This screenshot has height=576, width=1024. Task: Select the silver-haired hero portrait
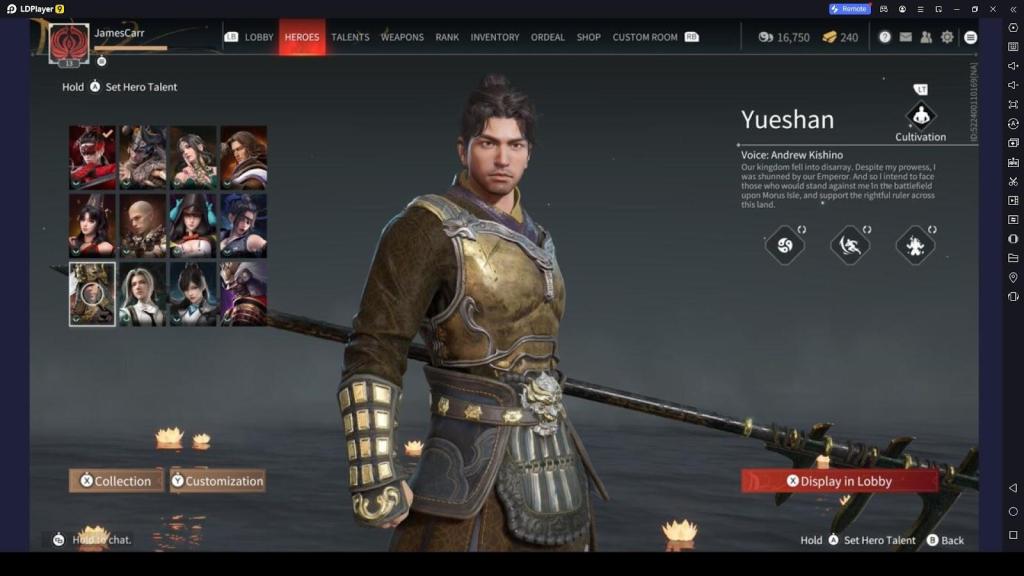[x=143, y=294]
